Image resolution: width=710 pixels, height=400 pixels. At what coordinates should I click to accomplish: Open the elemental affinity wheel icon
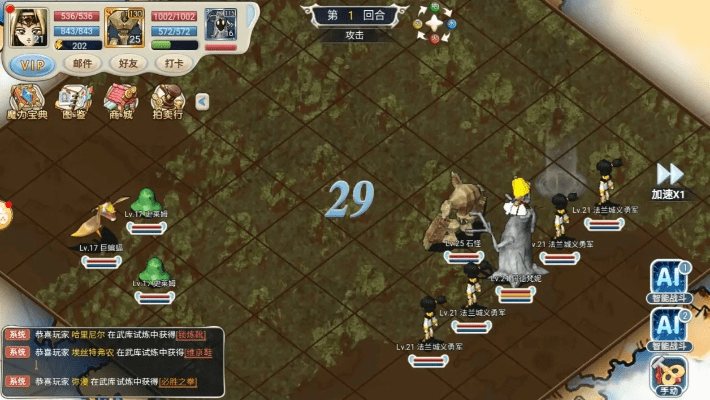[435, 20]
